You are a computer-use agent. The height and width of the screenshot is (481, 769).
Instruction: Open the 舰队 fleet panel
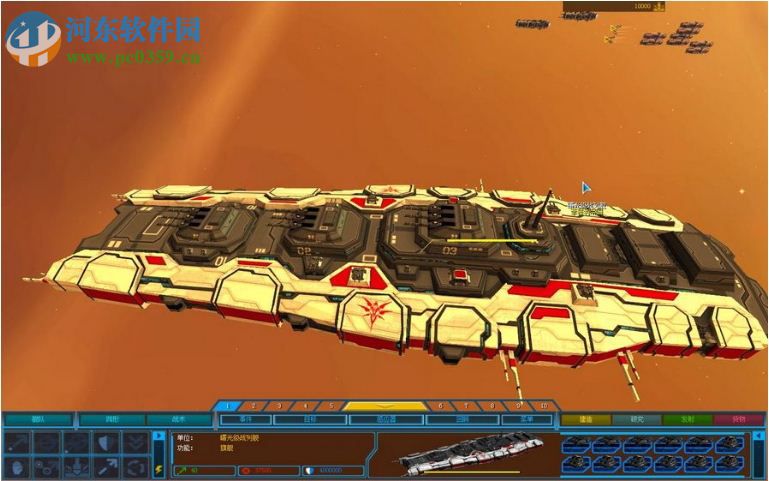(x=38, y=420)
